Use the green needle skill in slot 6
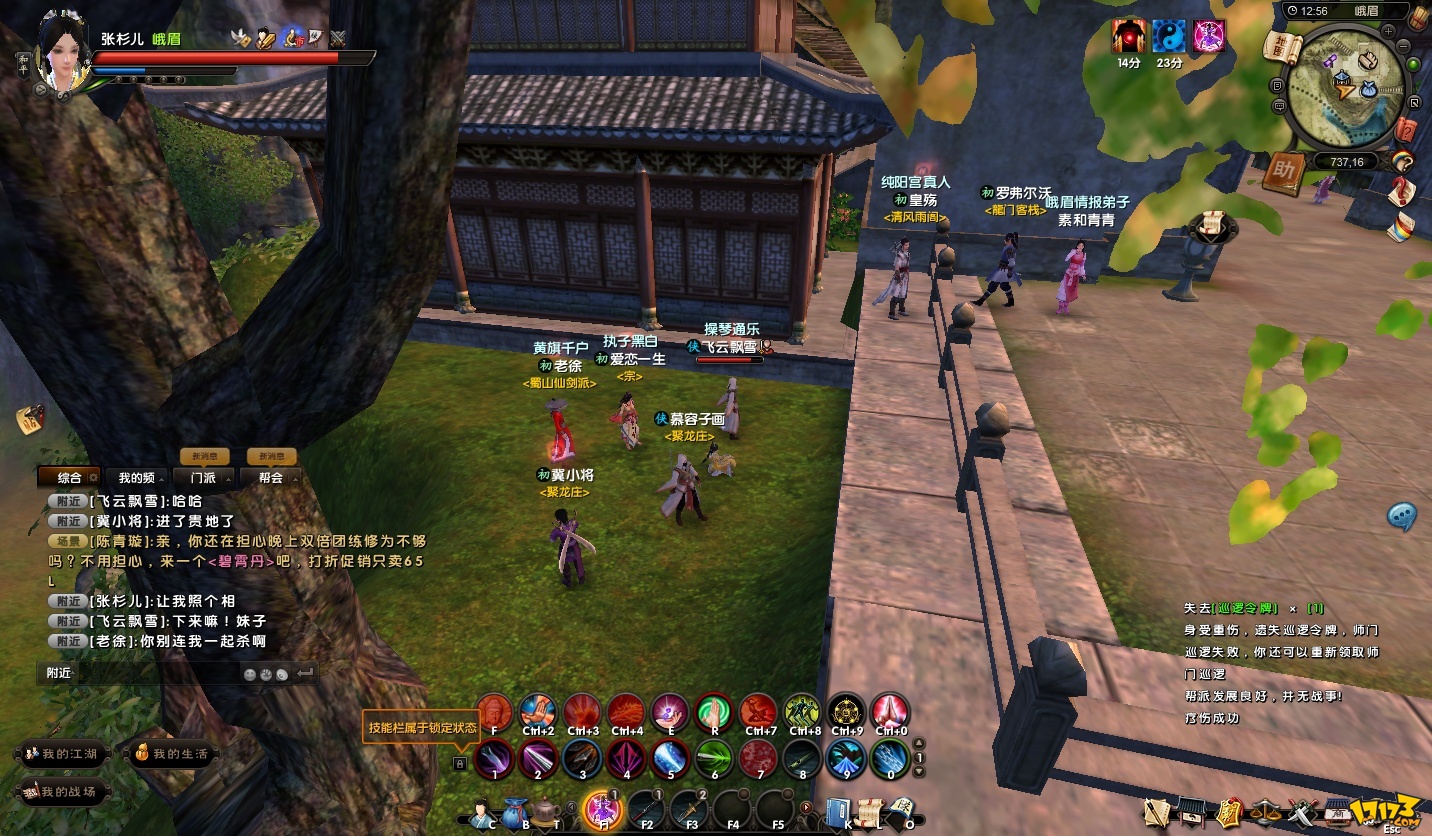The height and width of the screenshot is (836, 1432). coord(714,758)
